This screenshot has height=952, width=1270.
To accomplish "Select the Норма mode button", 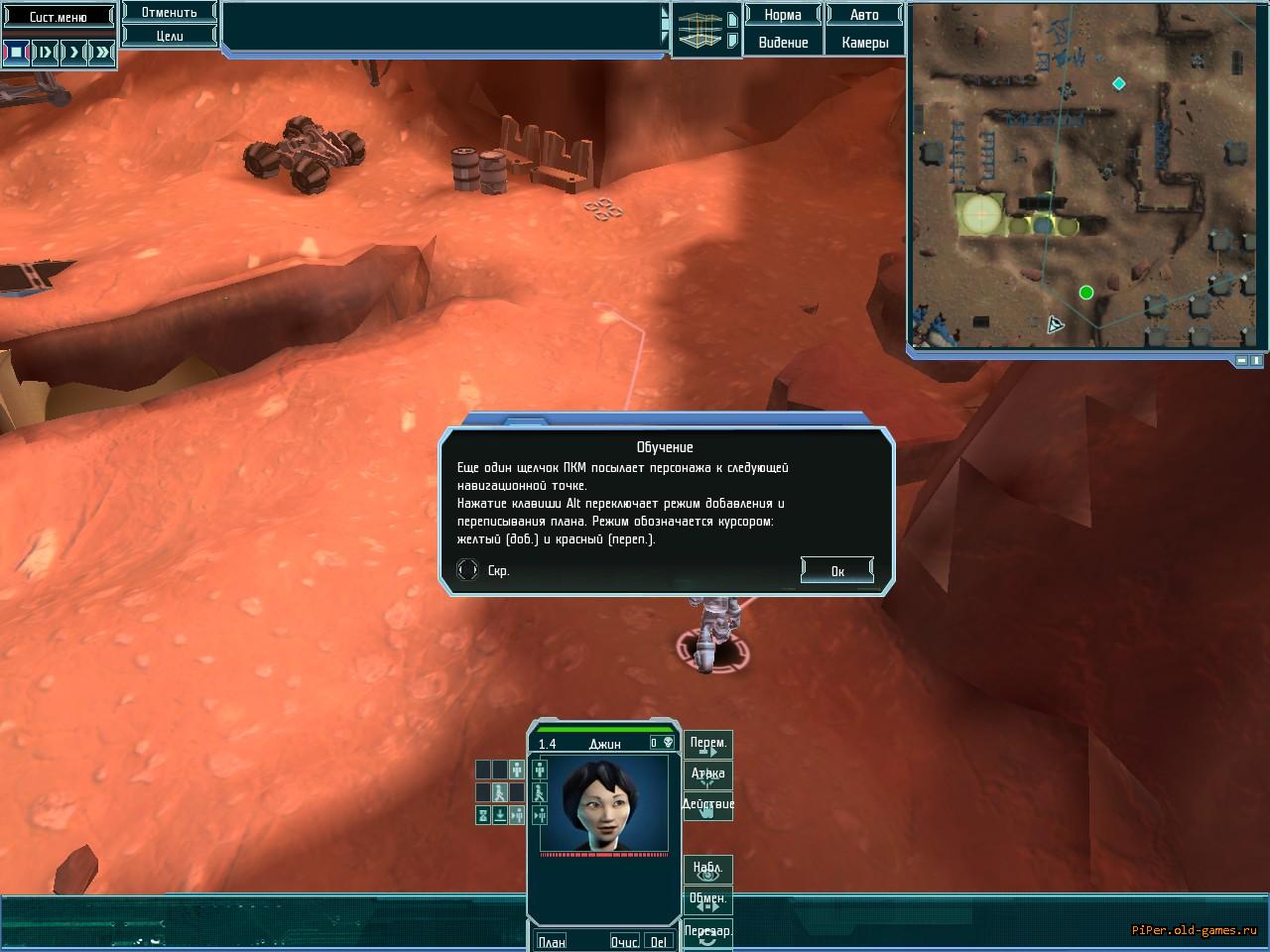I will [x=783, y=15].
